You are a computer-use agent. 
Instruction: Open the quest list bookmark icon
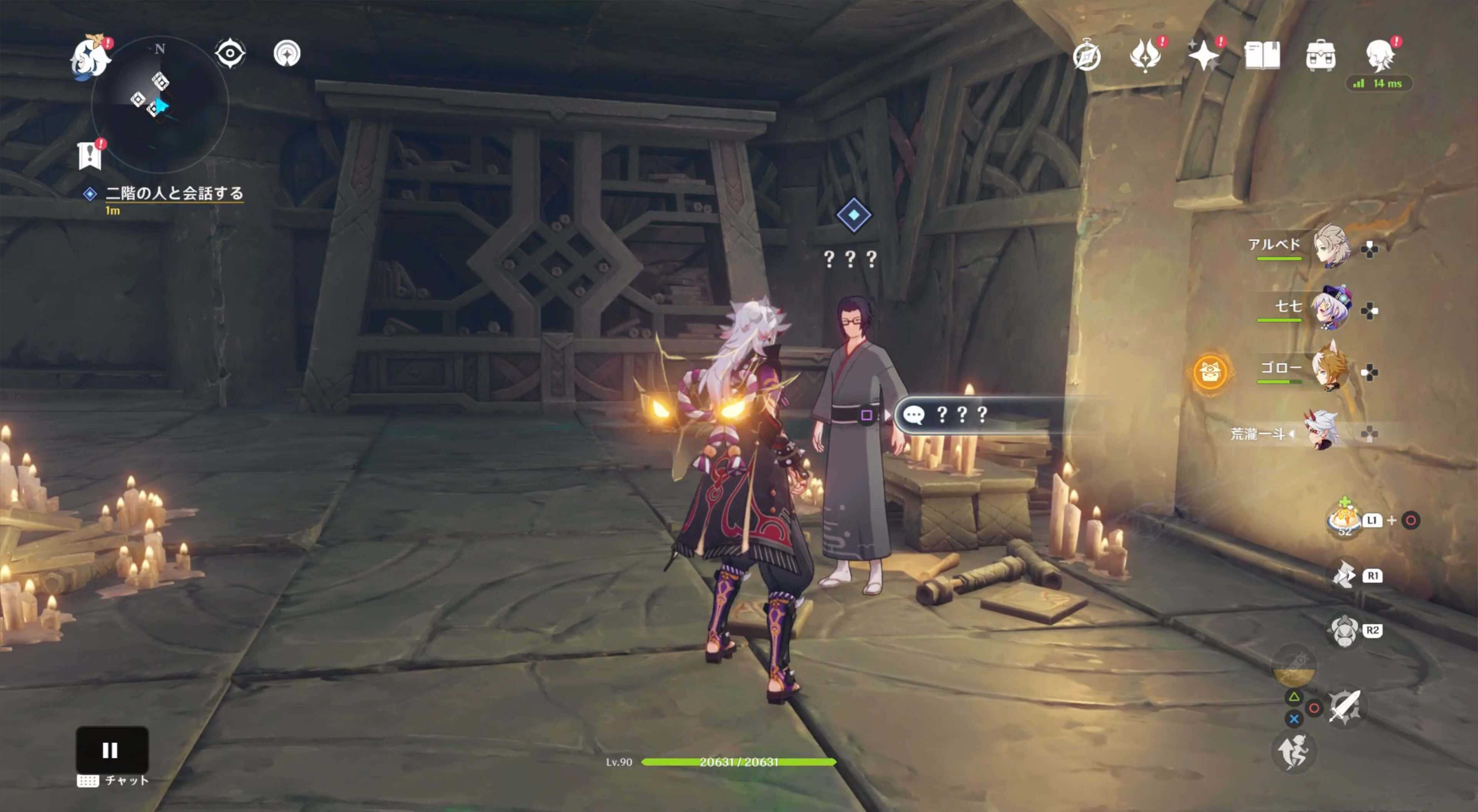[x=90, y=155]
